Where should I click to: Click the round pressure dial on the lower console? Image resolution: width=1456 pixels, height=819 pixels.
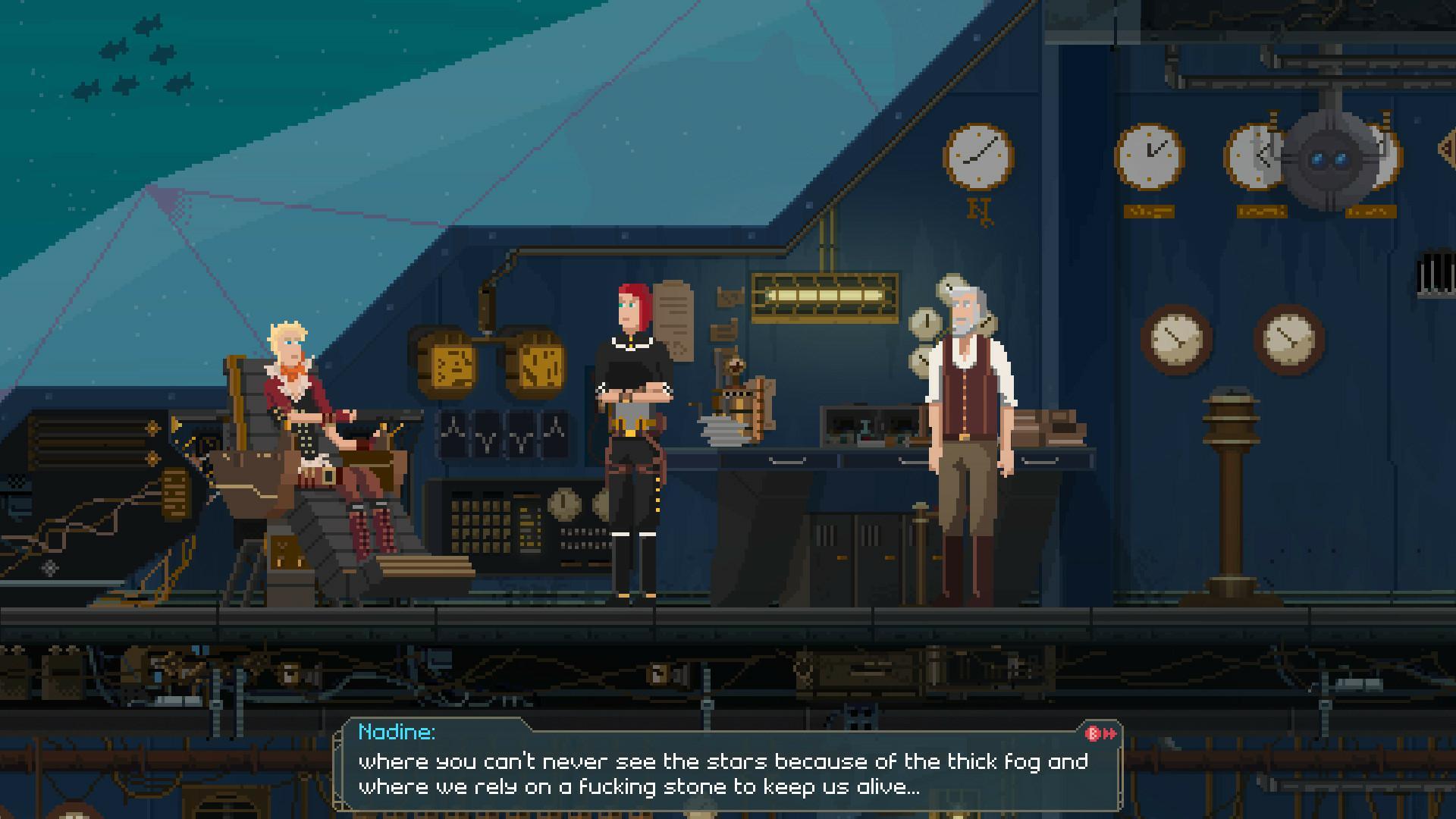pyautogui.click(x=565, y=504)
